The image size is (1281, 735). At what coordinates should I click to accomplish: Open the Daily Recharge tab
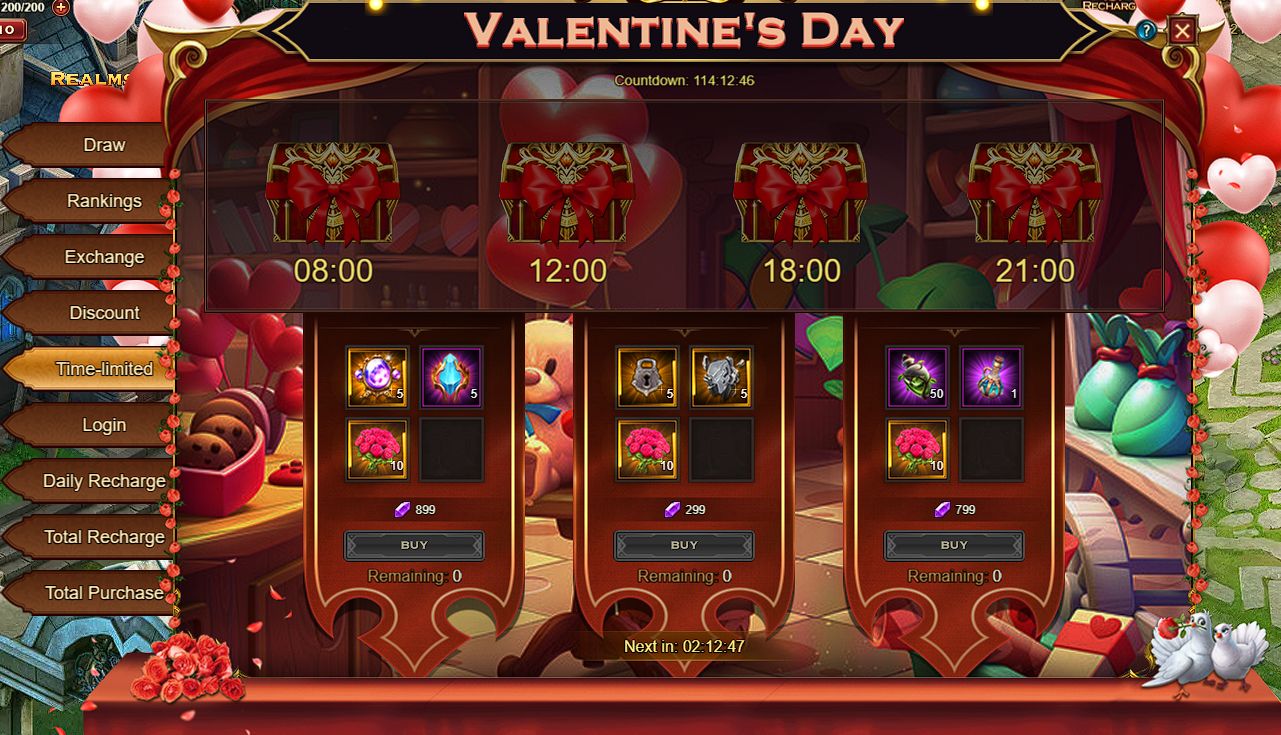(103, 481)
